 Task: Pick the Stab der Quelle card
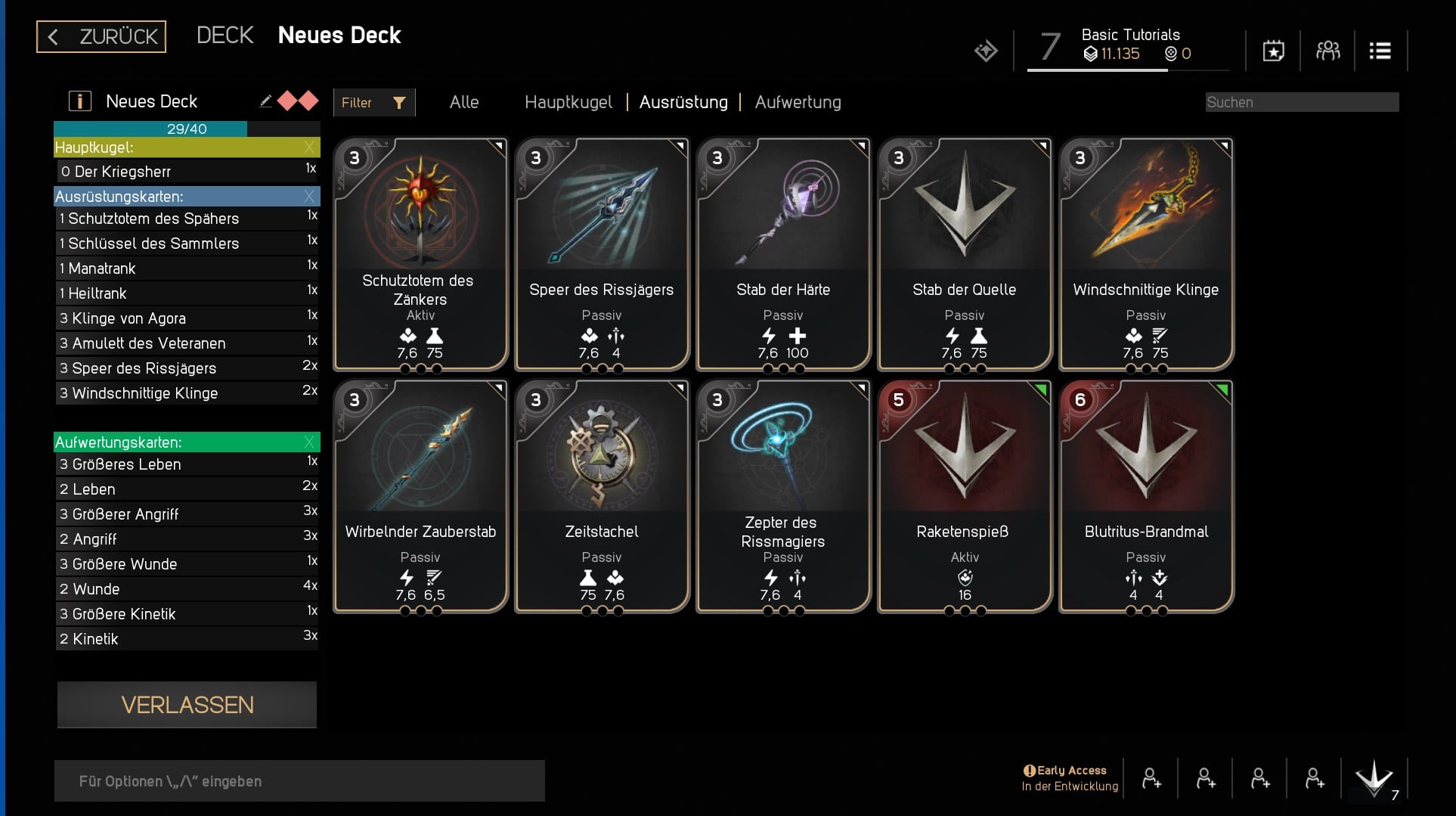965,254
